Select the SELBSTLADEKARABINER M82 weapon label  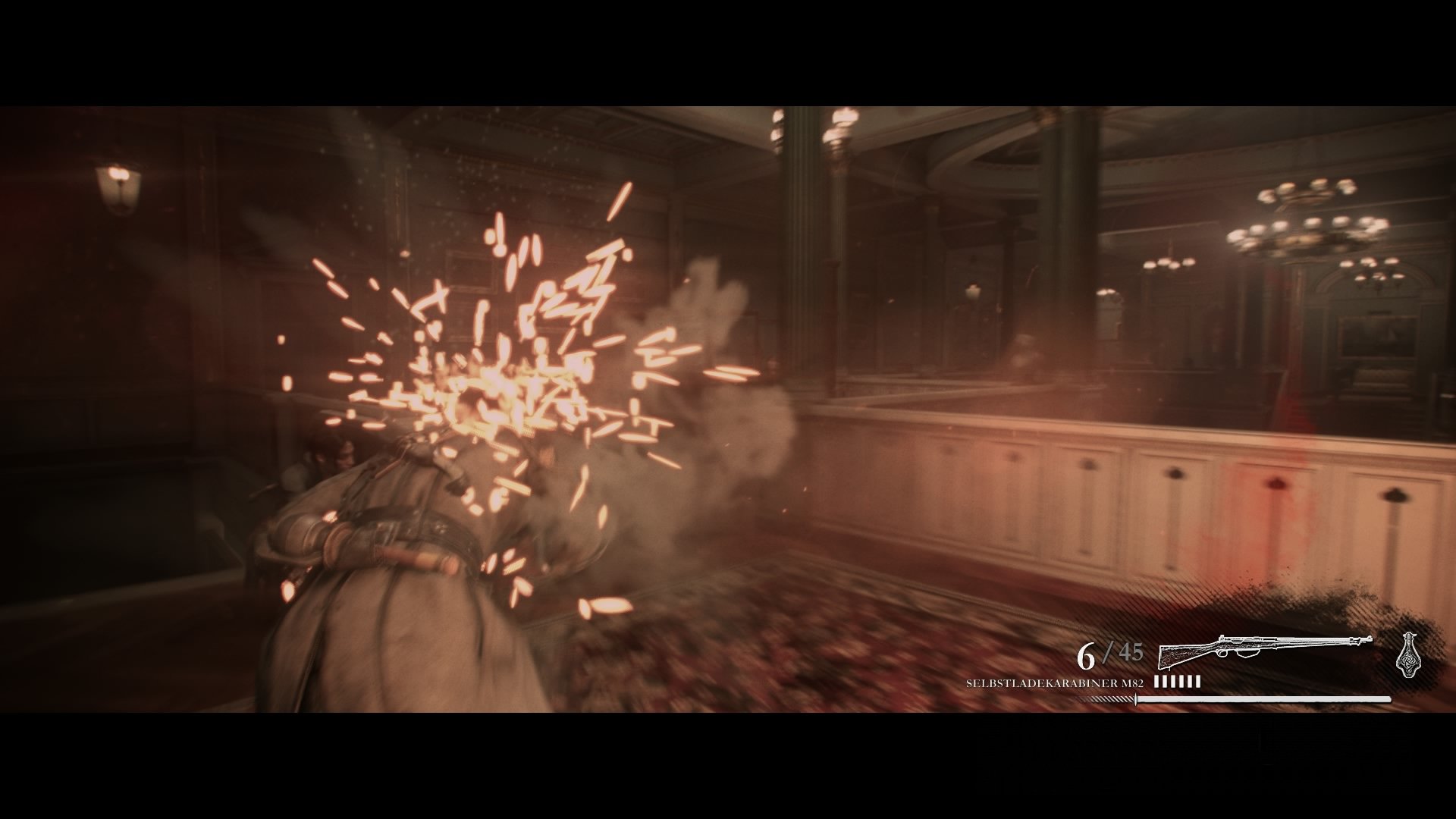pyautogui.click(x=1054, y=682)
